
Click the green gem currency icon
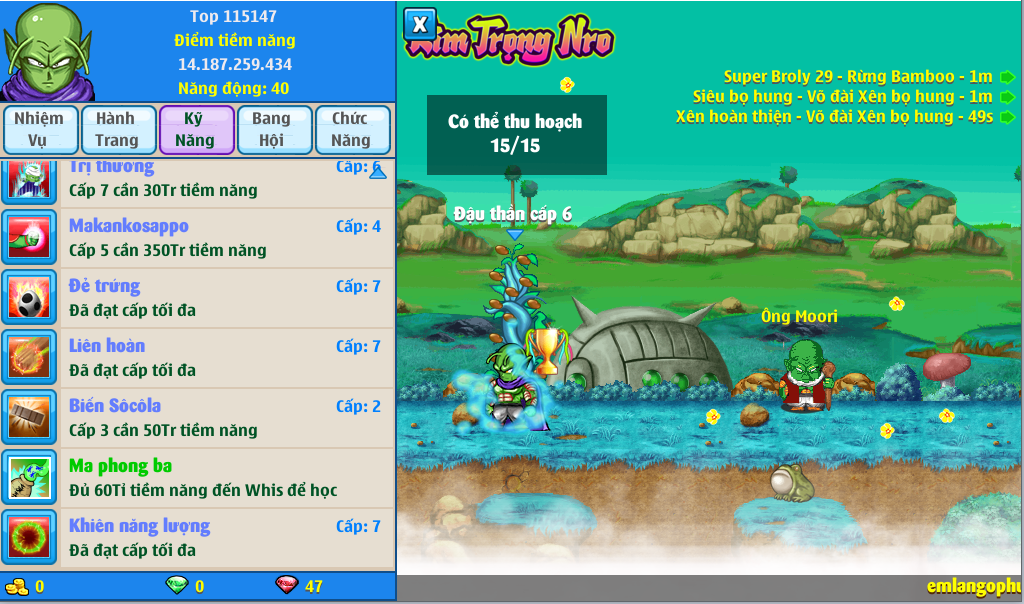point(176,586)
